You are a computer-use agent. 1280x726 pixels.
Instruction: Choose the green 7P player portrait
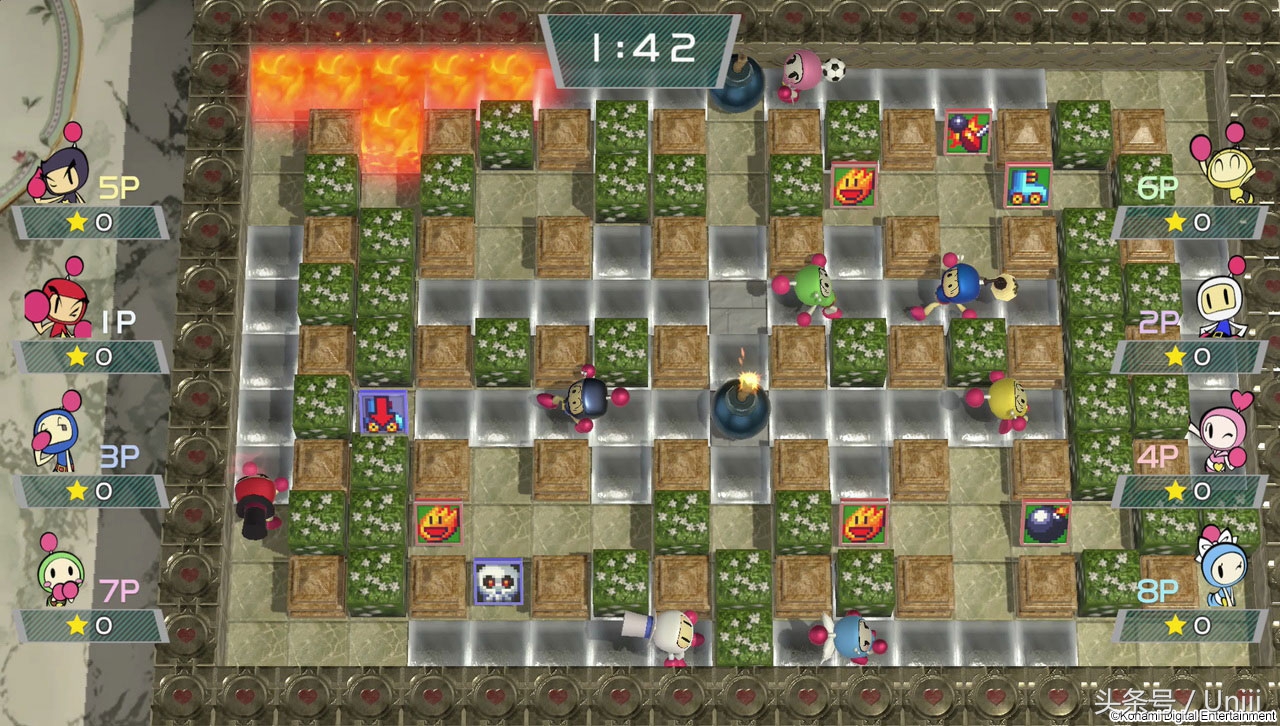pos(60,572)
